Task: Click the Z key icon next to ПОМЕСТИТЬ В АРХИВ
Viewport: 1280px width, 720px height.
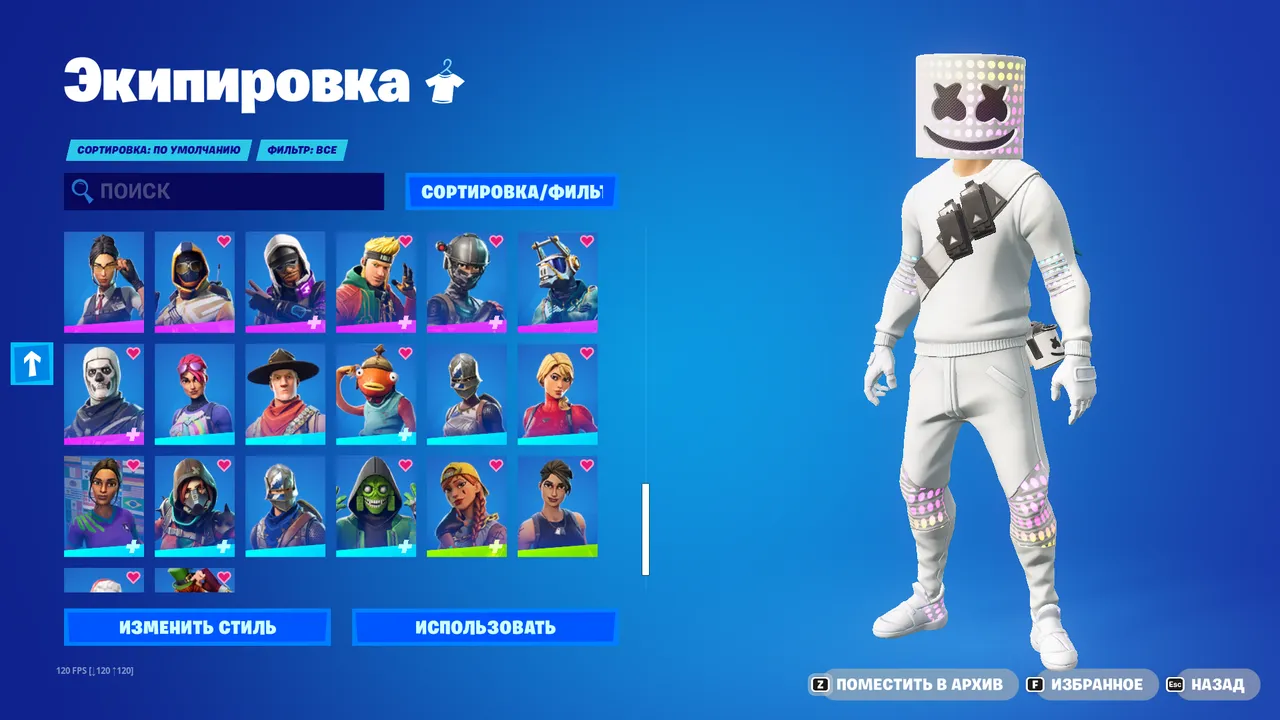Action: [x=821, y=685]
